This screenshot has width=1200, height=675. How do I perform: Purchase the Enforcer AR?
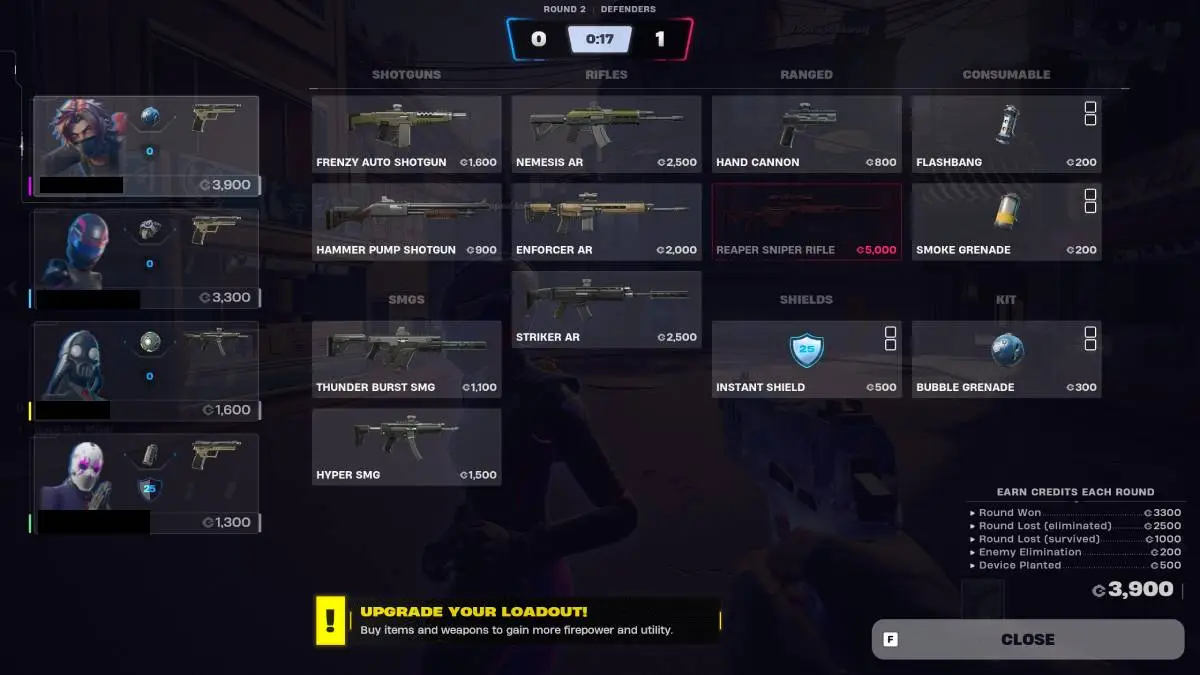[606, 221]
